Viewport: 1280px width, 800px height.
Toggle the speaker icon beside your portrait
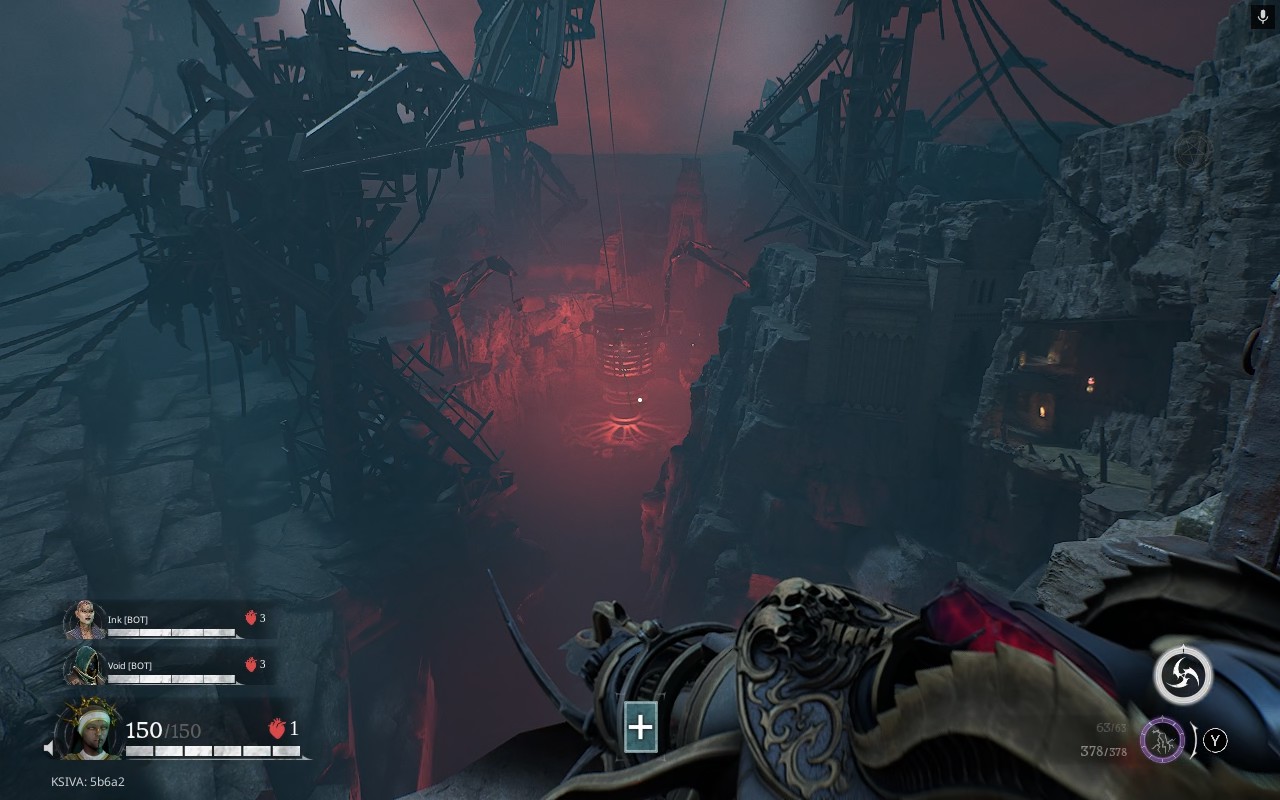pos(49,747)
